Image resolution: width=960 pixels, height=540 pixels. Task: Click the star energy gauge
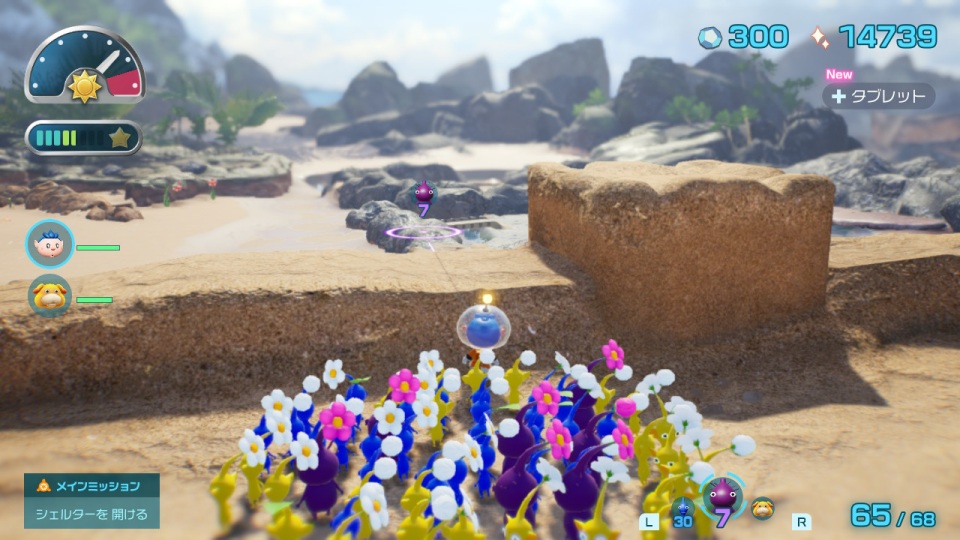[83, 138]
